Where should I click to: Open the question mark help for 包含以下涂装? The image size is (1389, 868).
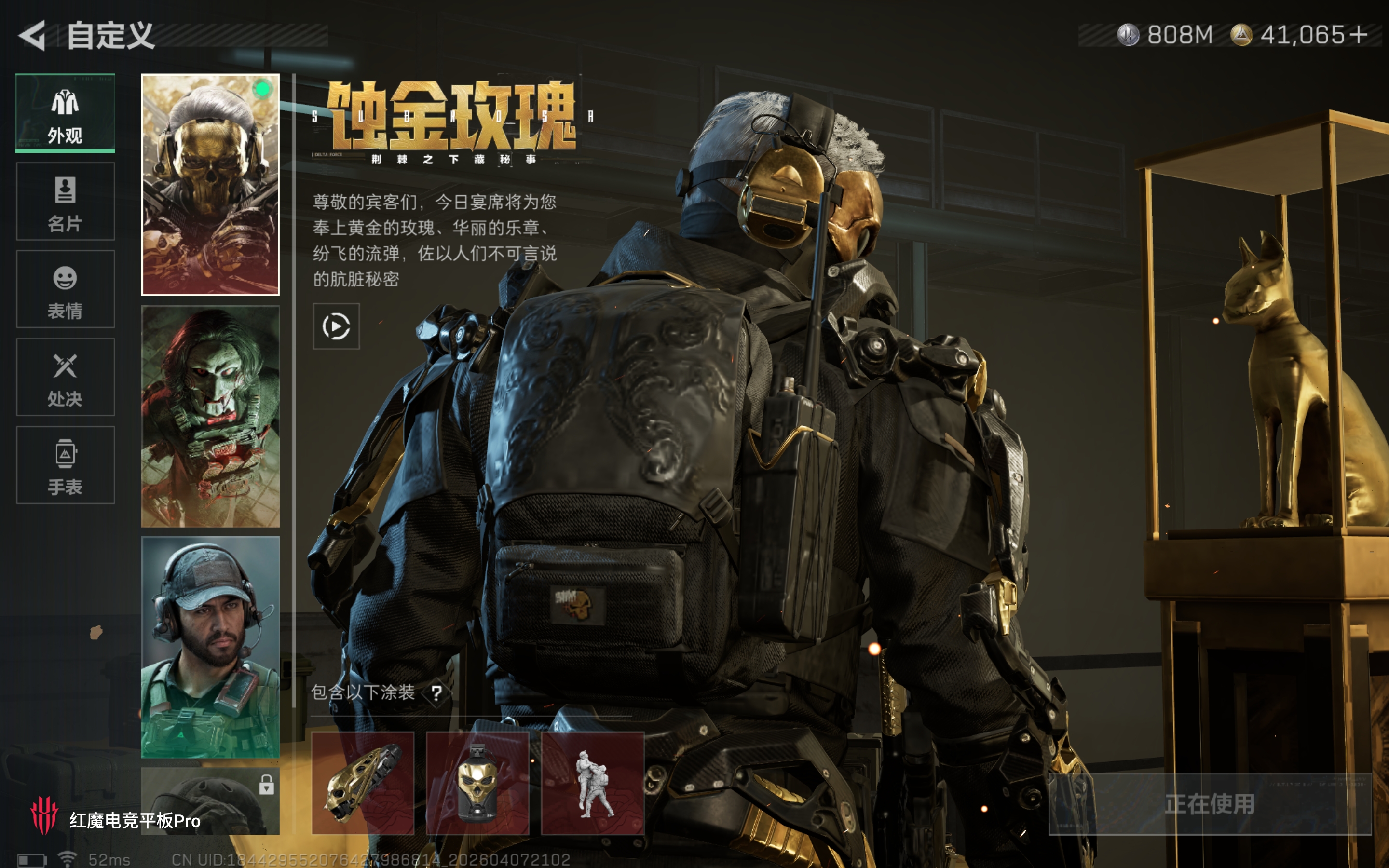pos(437,693)
